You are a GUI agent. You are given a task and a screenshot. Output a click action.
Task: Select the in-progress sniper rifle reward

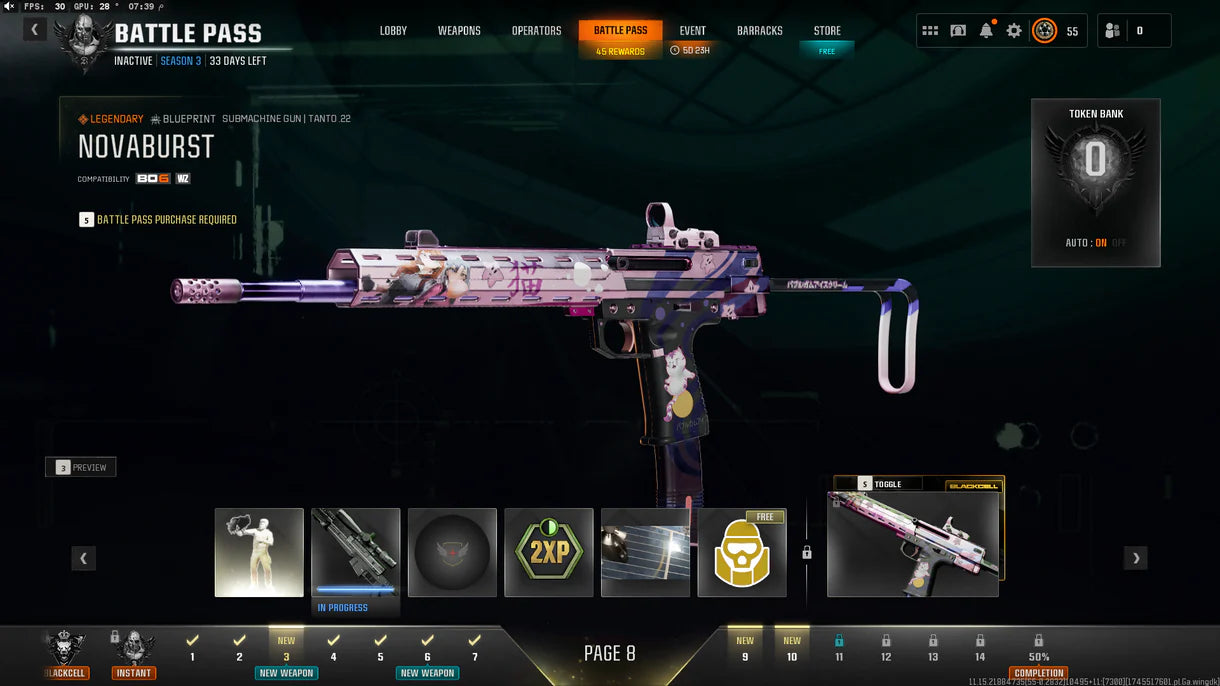tap(356, 552)
